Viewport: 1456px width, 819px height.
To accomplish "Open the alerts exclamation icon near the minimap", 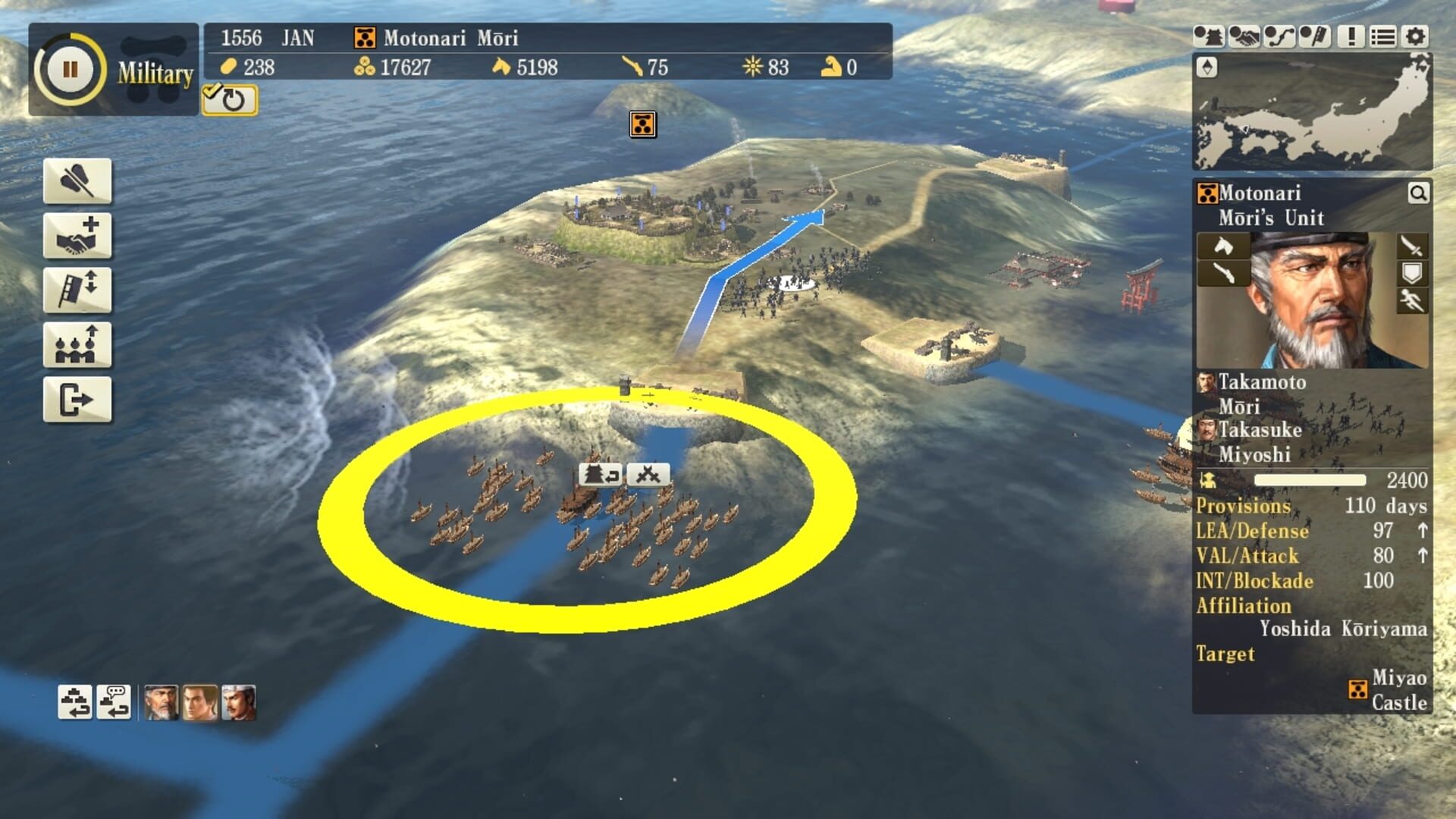I will pyautogui.click(x=1351, y=36).
